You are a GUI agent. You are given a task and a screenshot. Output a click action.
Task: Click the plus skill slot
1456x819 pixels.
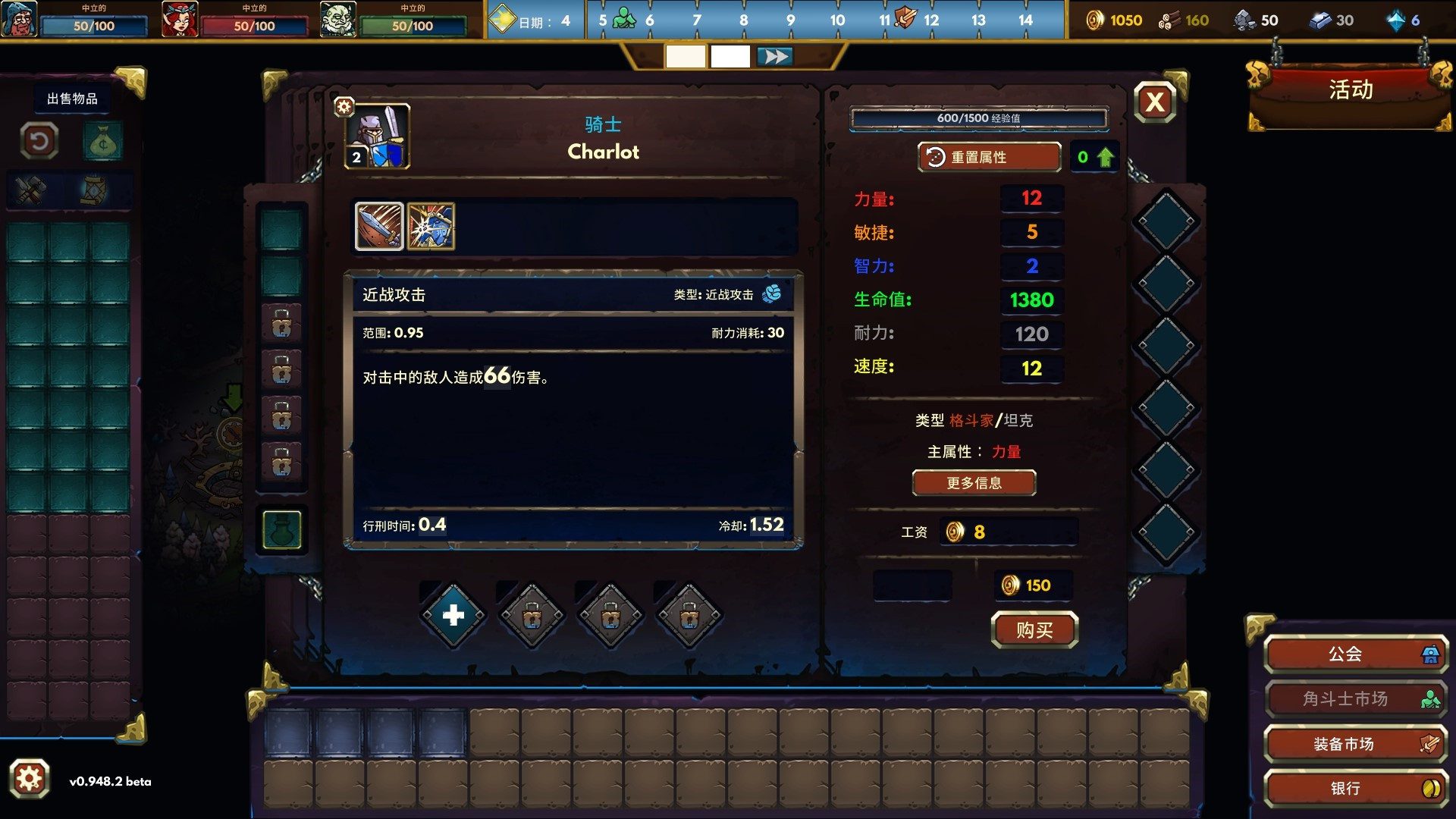pos(453,615)
